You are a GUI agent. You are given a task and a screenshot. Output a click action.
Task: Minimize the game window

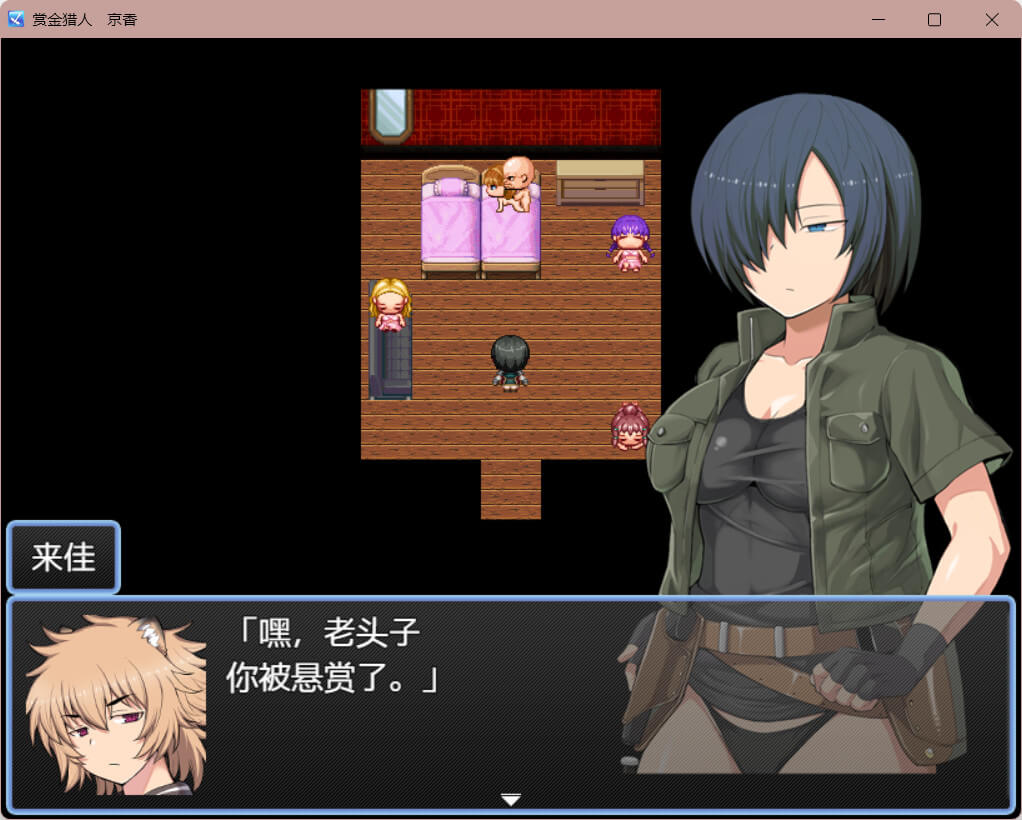click(x=878, y=20)
